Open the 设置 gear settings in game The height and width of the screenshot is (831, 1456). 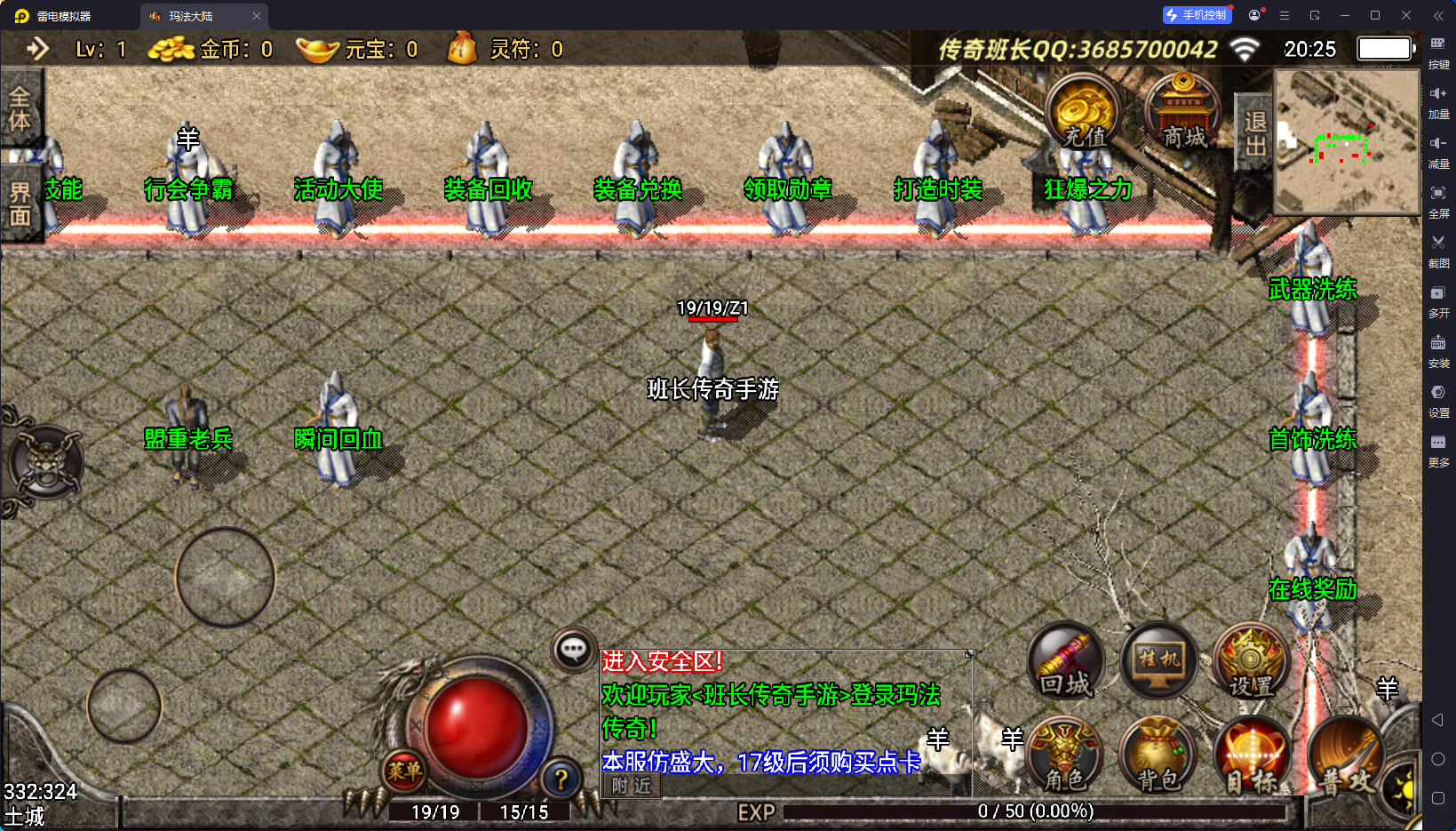point(1251,662)
